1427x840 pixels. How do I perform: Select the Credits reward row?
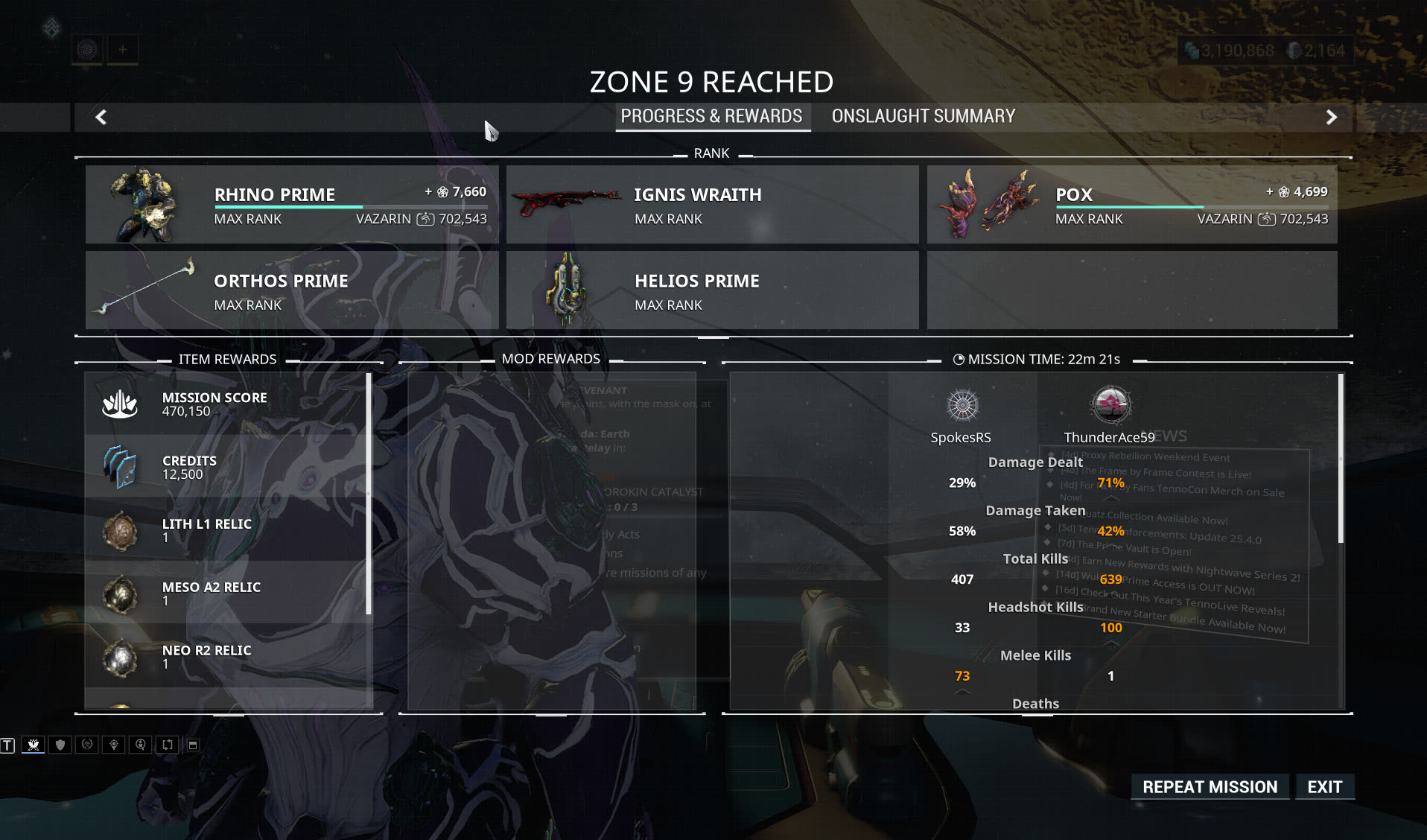coord(226,467)
